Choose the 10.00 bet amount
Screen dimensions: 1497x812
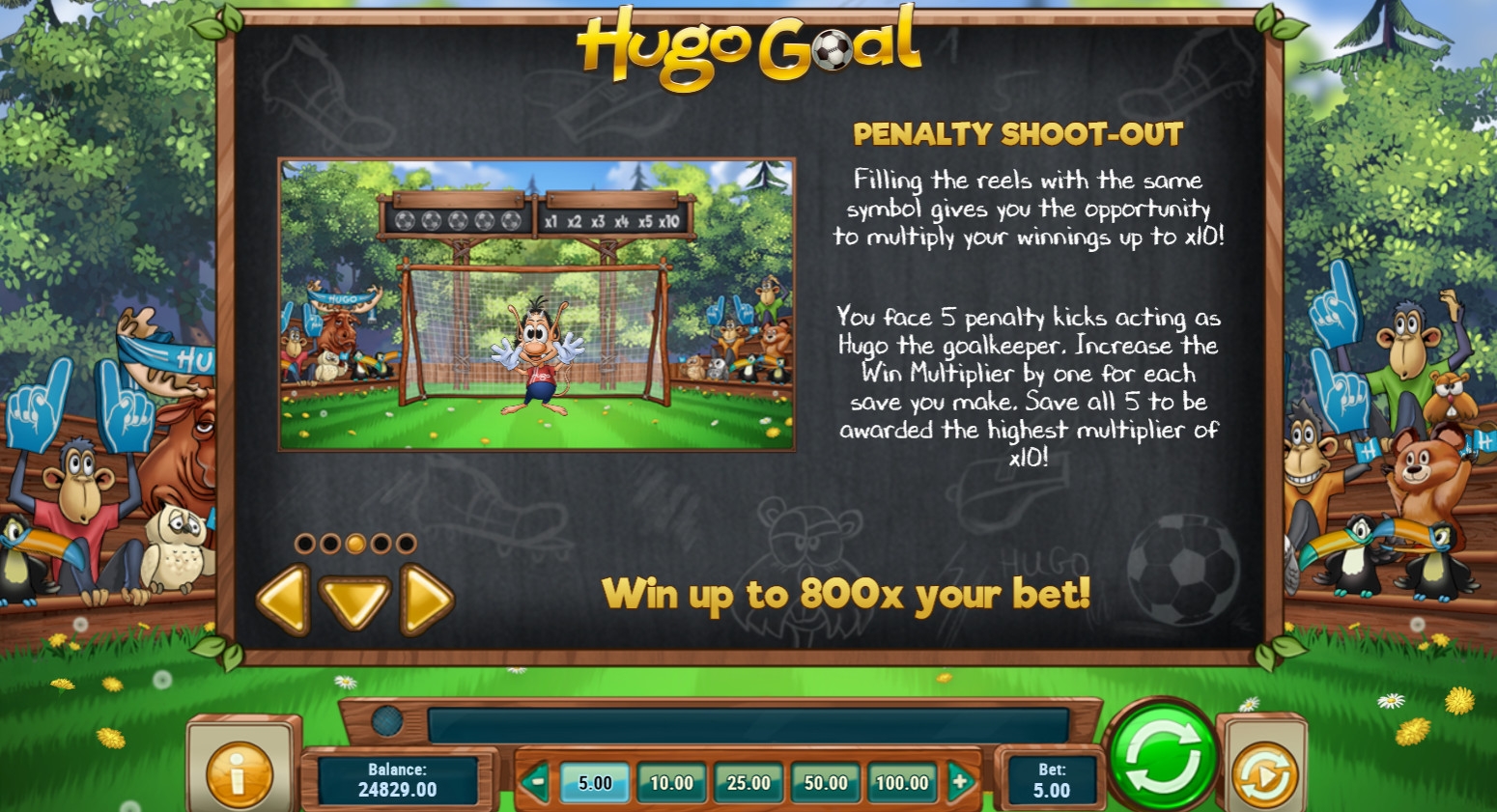pyautogui.click(x=671, y=783)
